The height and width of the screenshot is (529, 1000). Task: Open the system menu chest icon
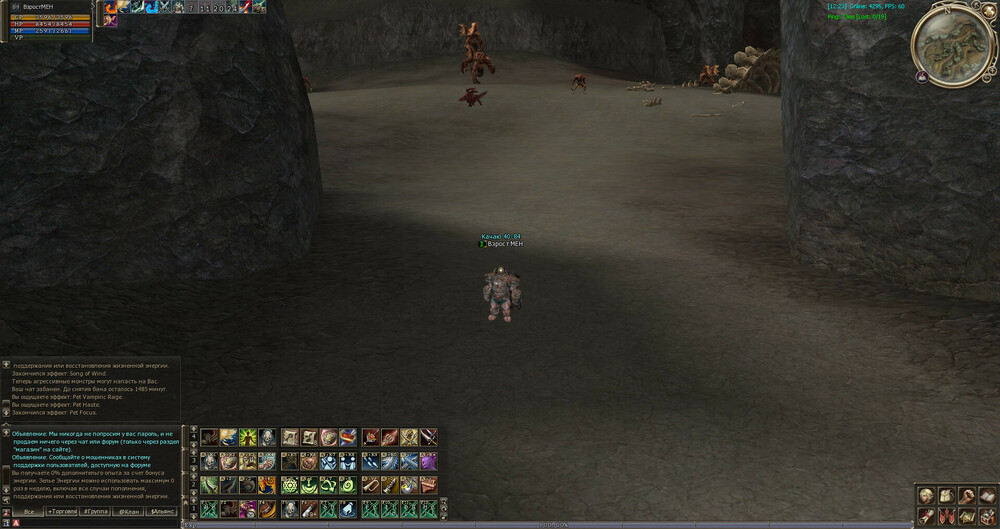[986, 516]
